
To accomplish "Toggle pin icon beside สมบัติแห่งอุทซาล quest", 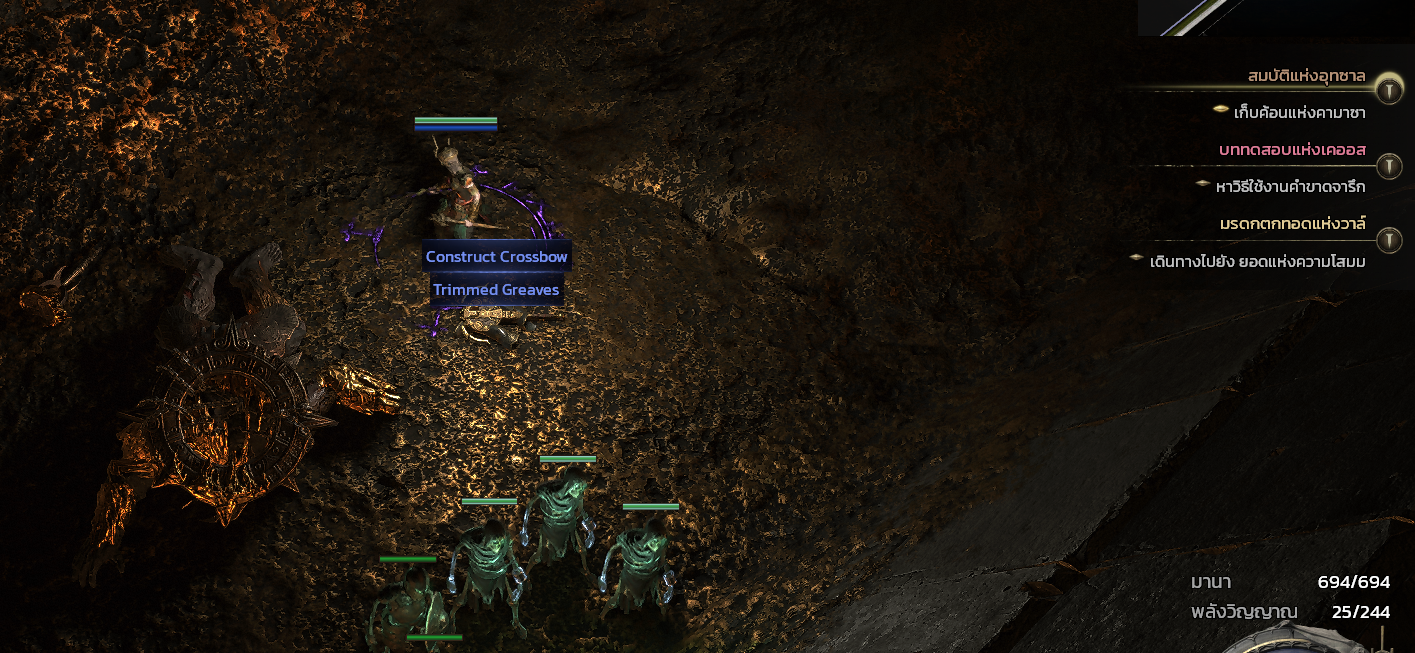I will point(1388,90).
